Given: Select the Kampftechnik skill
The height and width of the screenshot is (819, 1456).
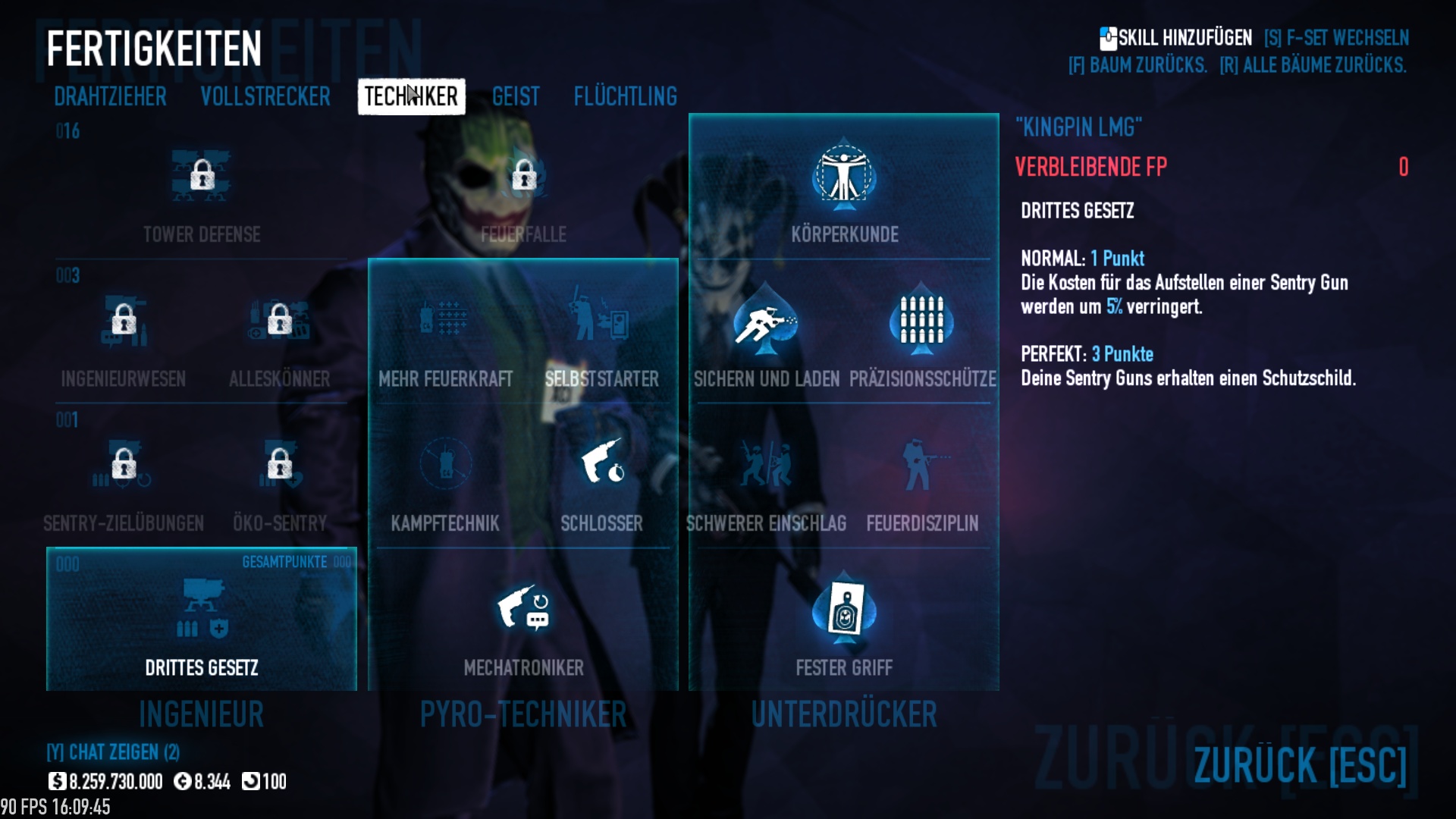Looking at the screenshot, I should pos(445,464).
